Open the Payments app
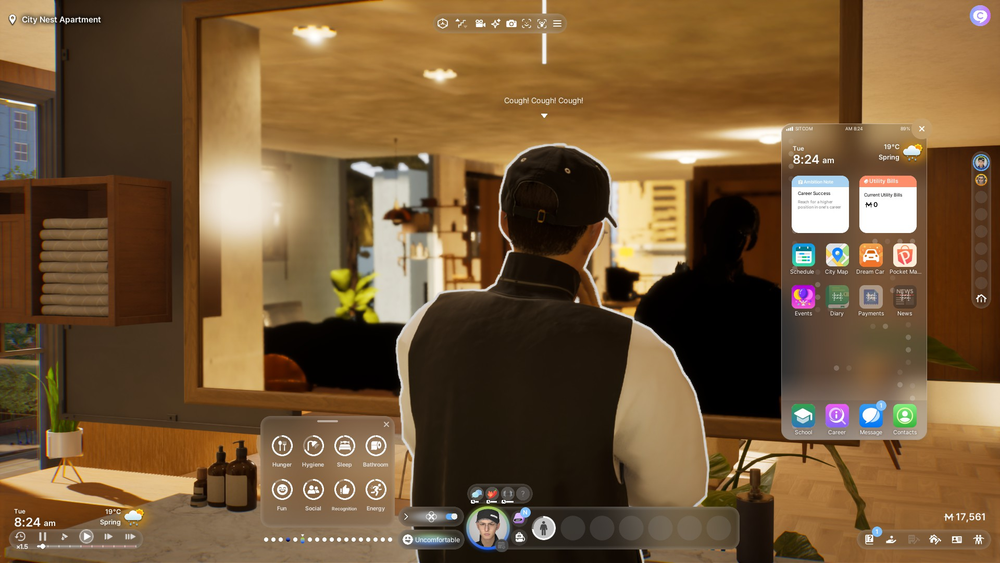This screenshot has width=1000, height=563. coord(870,297)
